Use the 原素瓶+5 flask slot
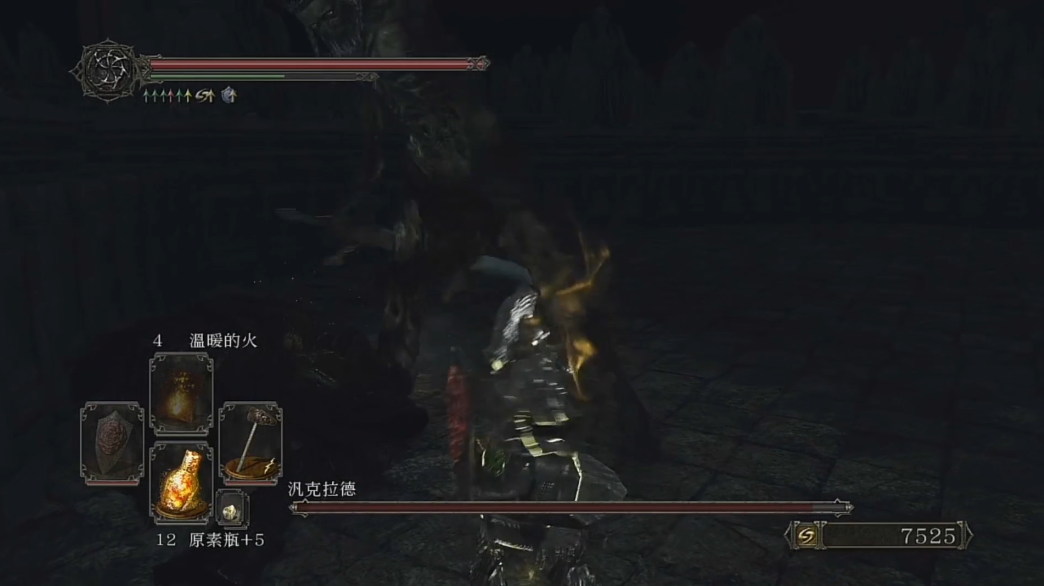This screenshot has height=586, width=1044. [181, 484]
